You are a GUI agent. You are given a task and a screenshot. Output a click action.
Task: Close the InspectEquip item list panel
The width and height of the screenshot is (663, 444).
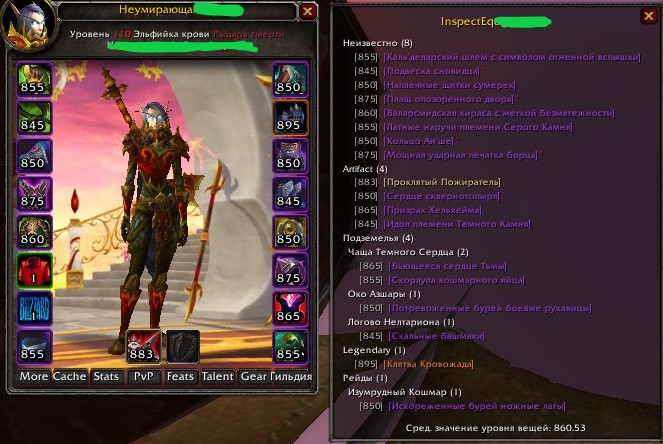coord(649,16)
